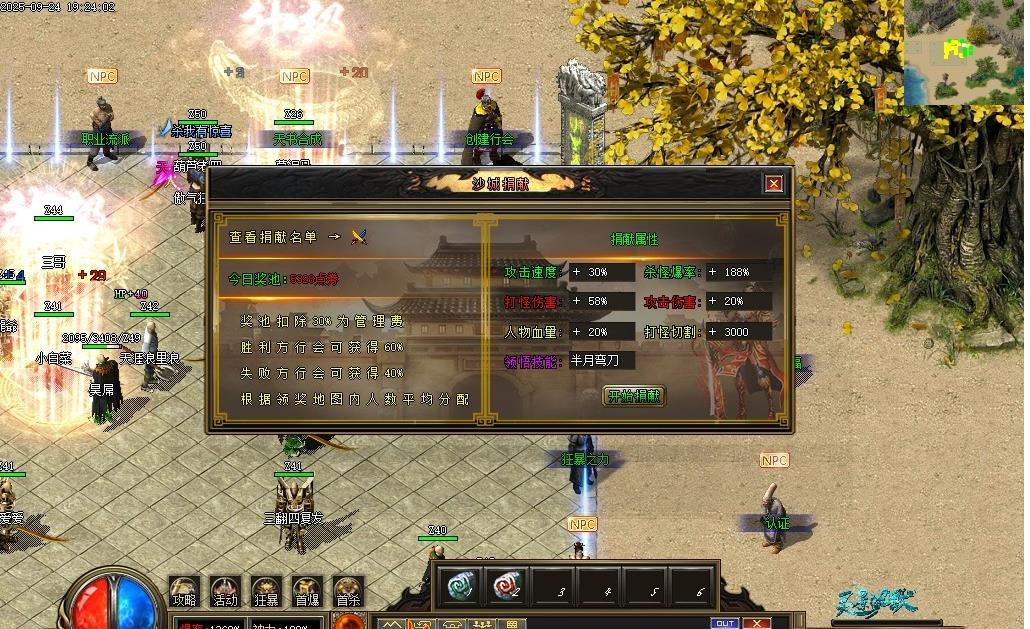Viewport: 1030px width, 629px height.
Task: Open the 活动 events icon
Action: (x=225, y=592)
